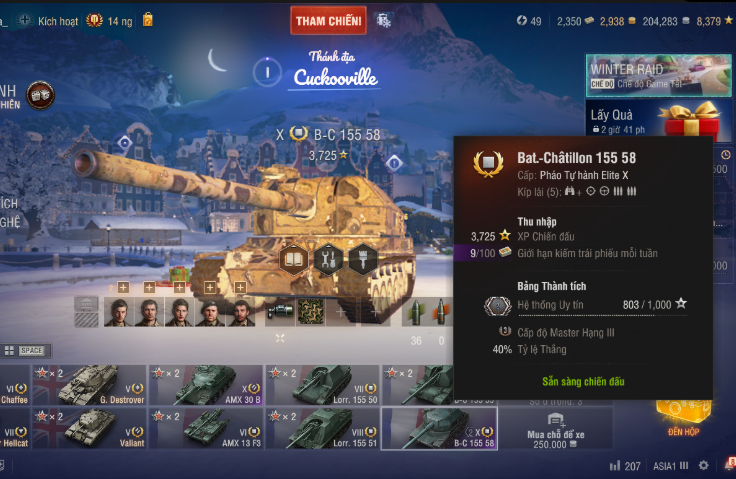Select the AMX 30 B tank
Image resolution: width=736 pixels, height=479 pixels.
click(x=206, y=385)
